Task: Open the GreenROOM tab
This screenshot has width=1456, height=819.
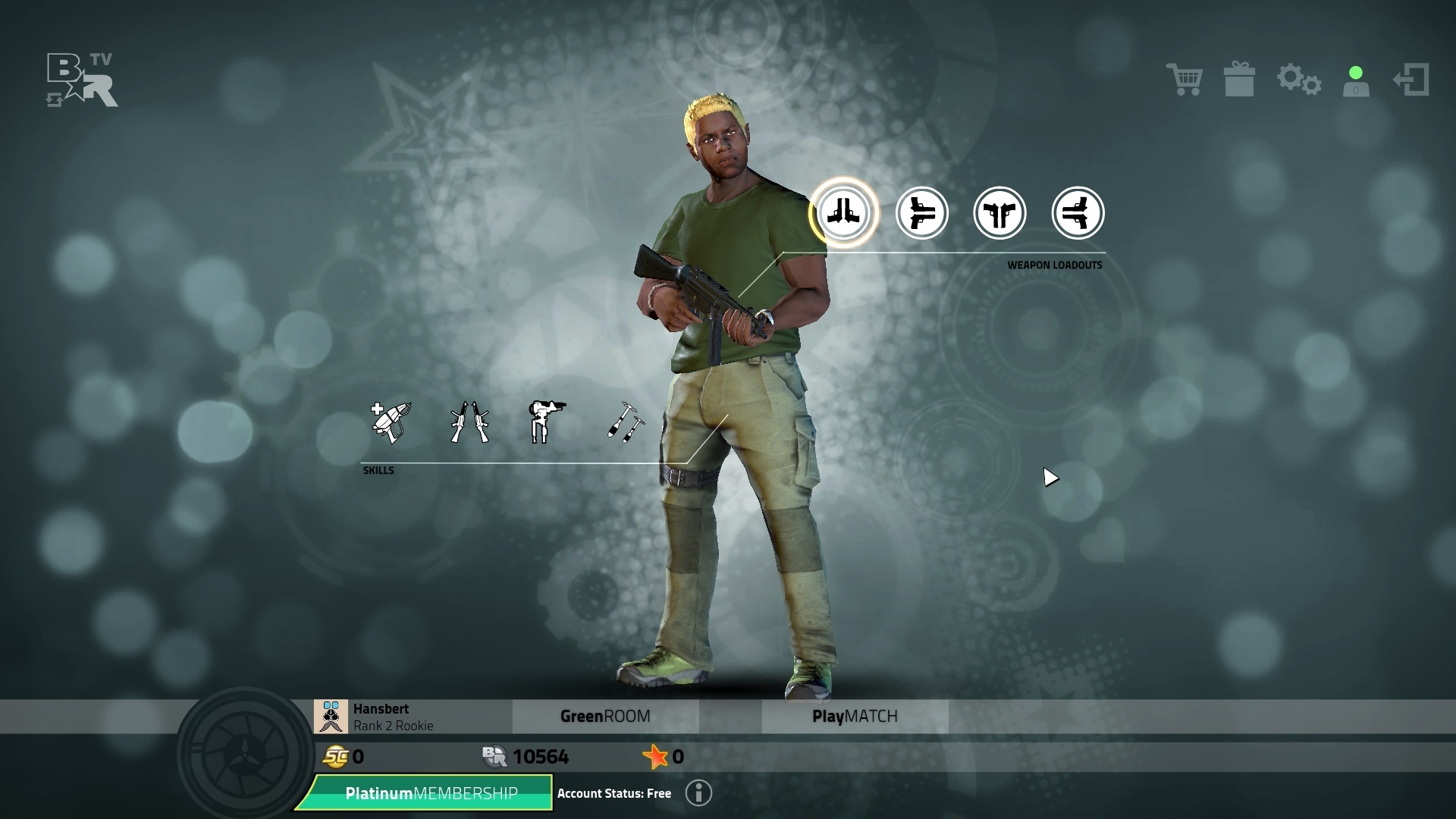Action: tap(605, 716)
